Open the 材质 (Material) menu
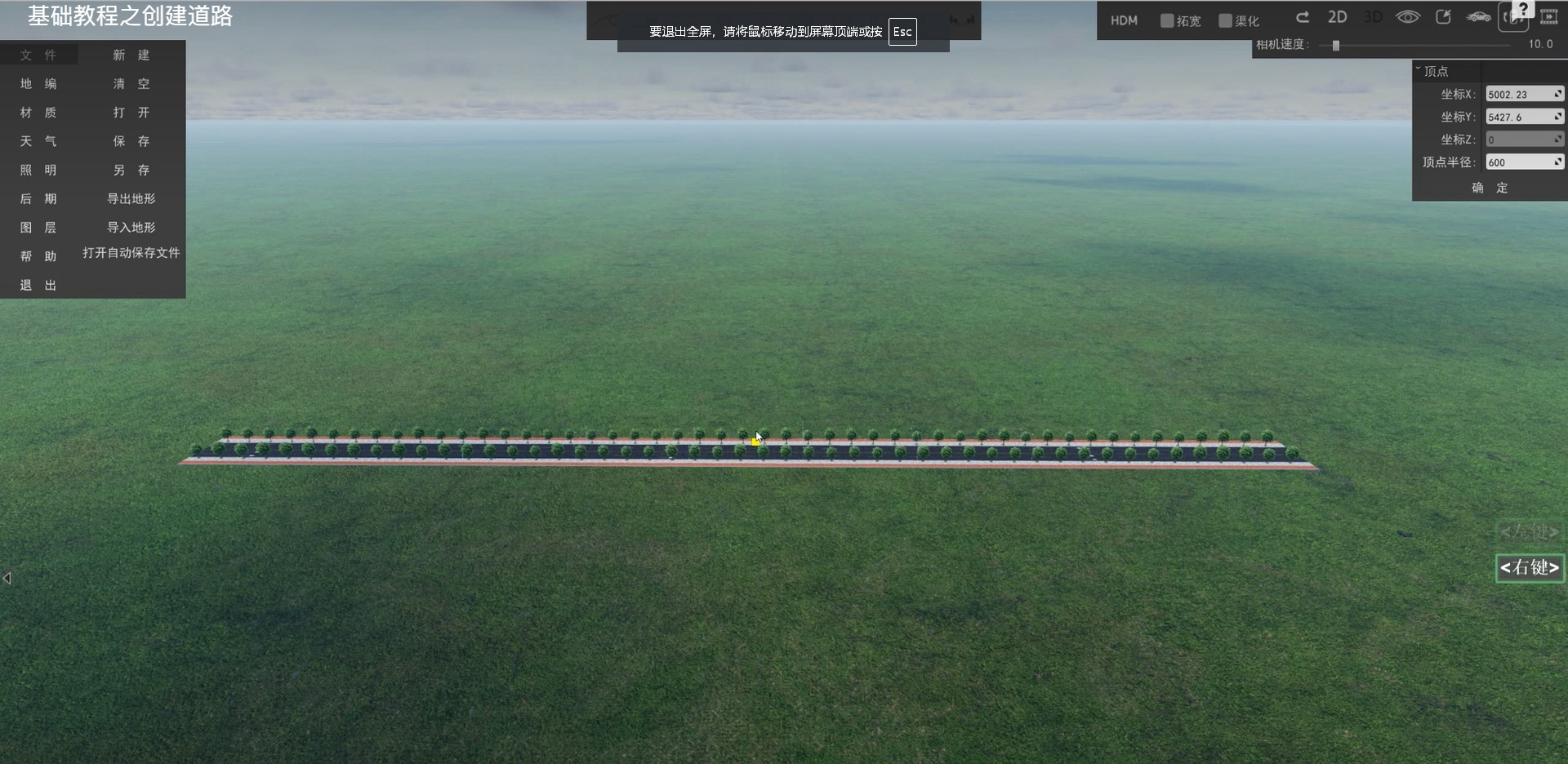Viewport: 1568px width, 764px height. pyautogui.click(x=38, y=113)
